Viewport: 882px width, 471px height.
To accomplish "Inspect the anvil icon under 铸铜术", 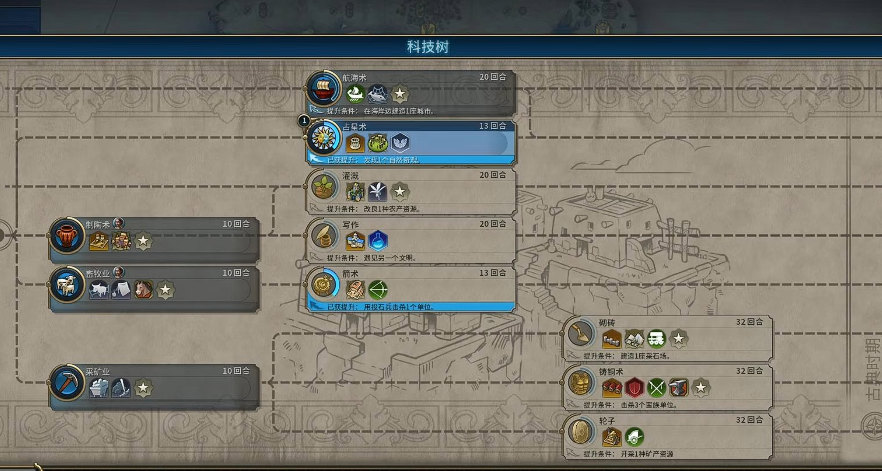I will (679, 387).
